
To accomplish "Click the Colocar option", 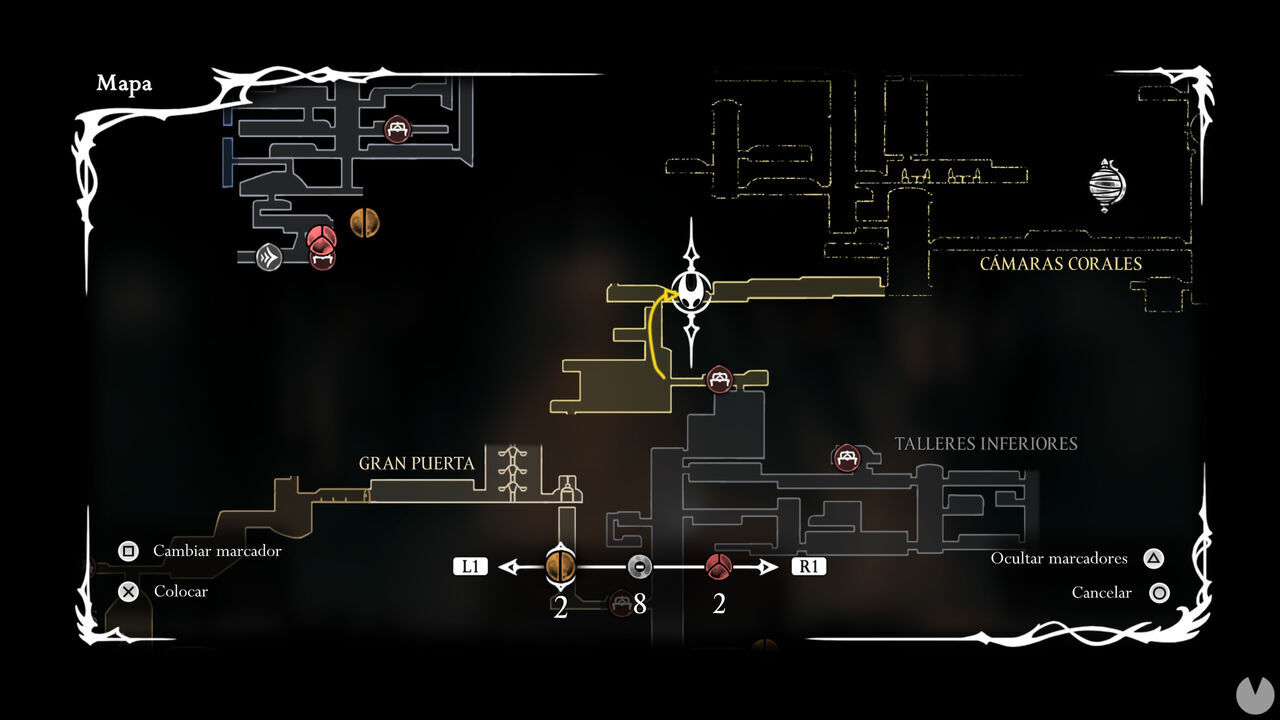I will (180, 592).
